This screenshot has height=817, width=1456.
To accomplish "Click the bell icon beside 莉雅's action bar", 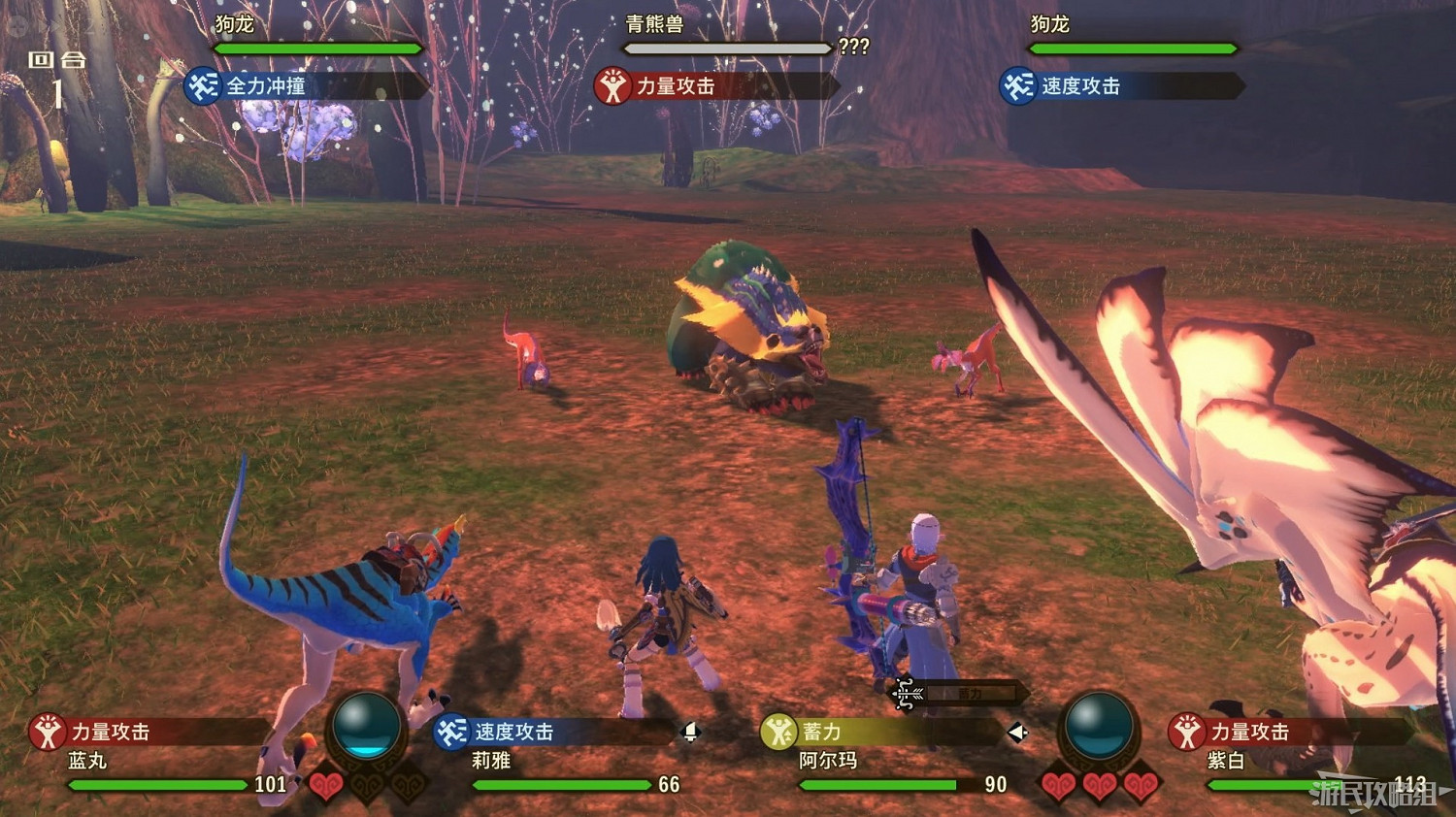I will [x=691, y=734].
